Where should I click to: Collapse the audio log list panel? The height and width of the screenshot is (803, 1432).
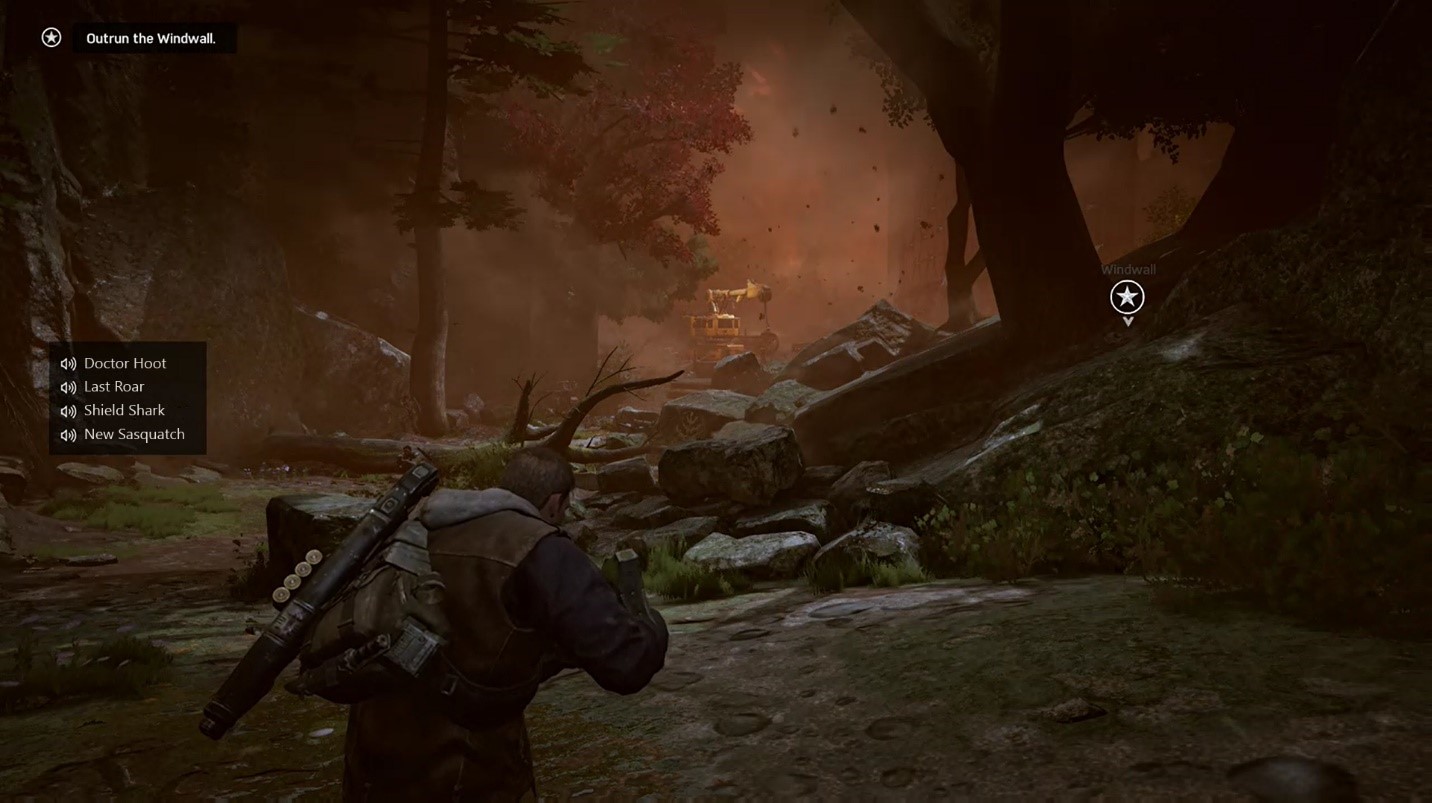tap(127, 397)
